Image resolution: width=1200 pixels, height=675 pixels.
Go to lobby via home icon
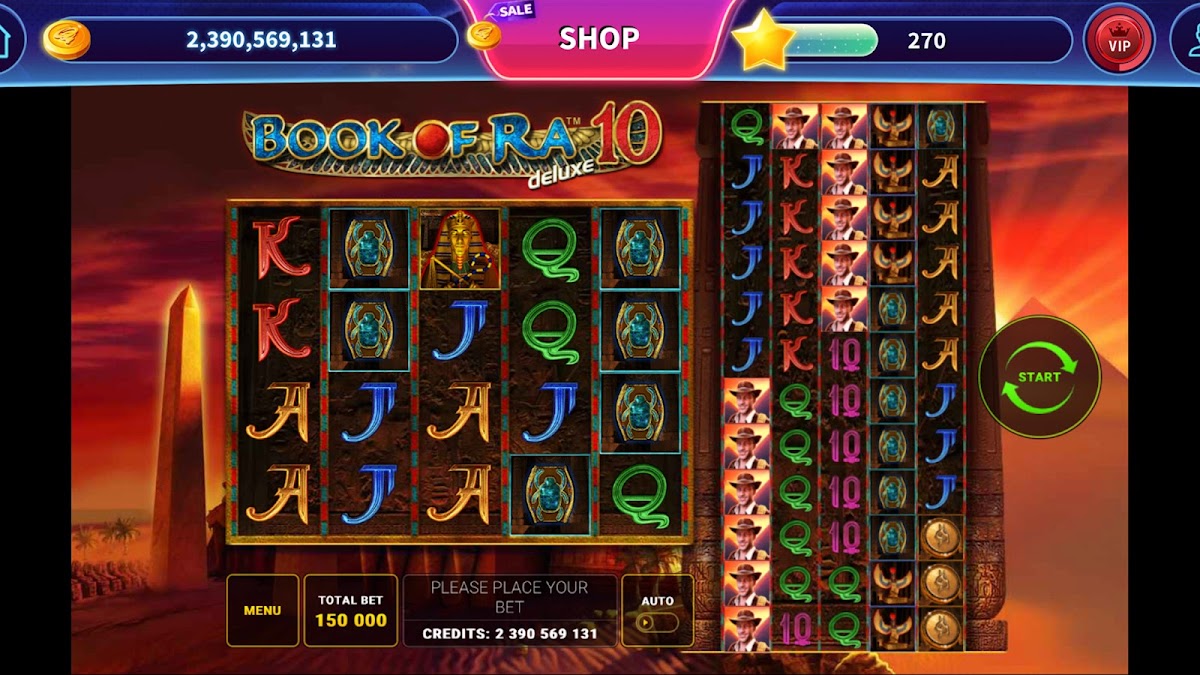(5, 40)
